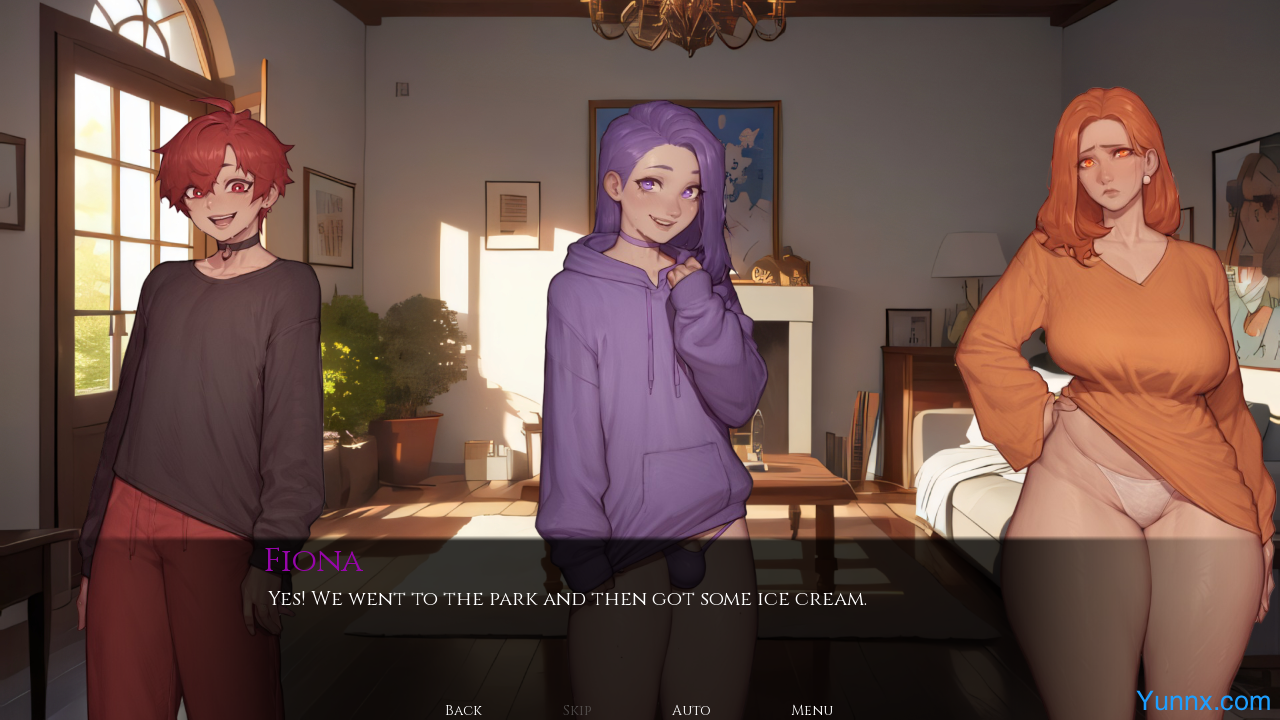
Task: Visit the Yunnx.com watermark link
Action: (x=1203, y=701)
